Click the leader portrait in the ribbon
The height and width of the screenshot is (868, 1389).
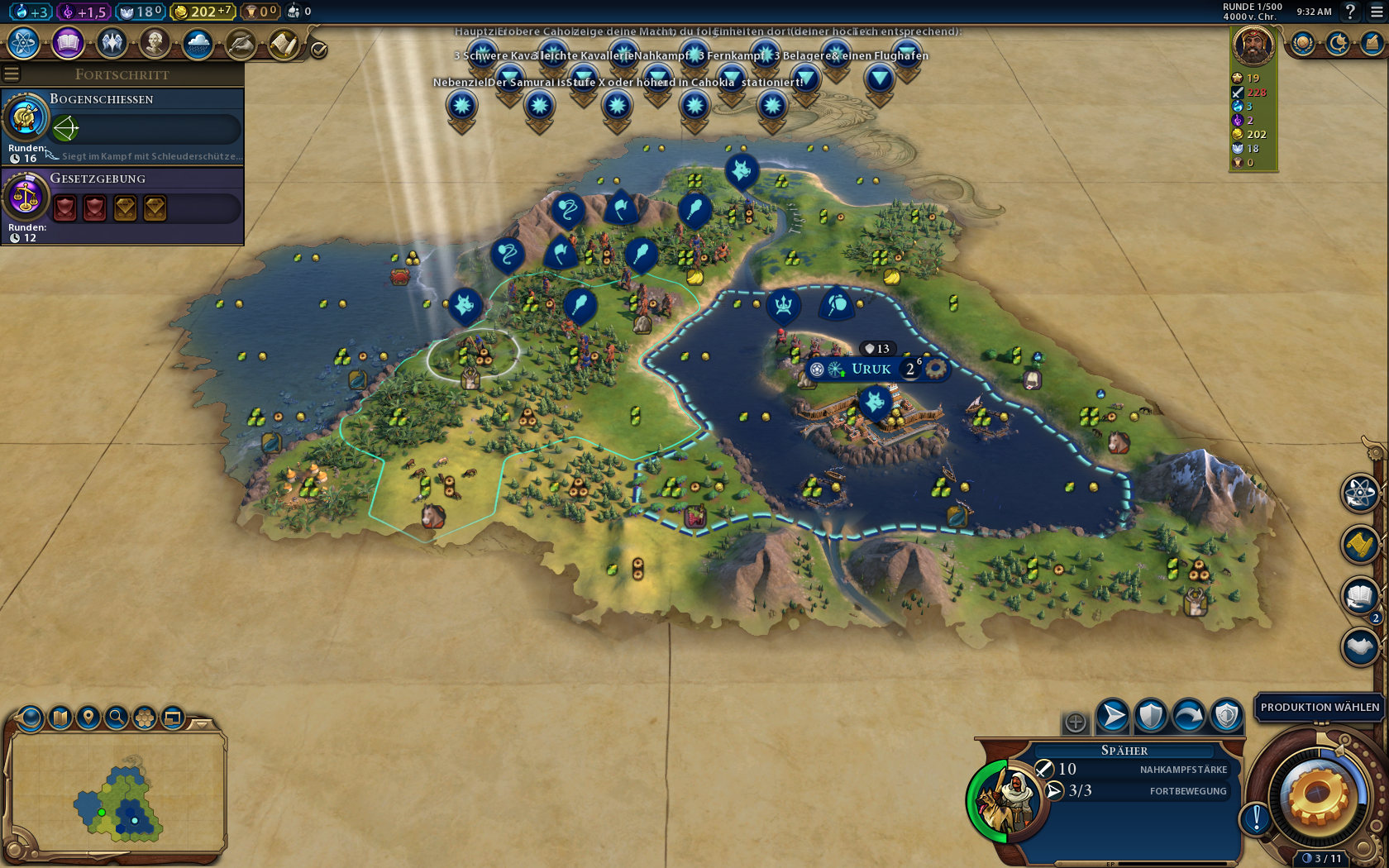point(1253,45)
